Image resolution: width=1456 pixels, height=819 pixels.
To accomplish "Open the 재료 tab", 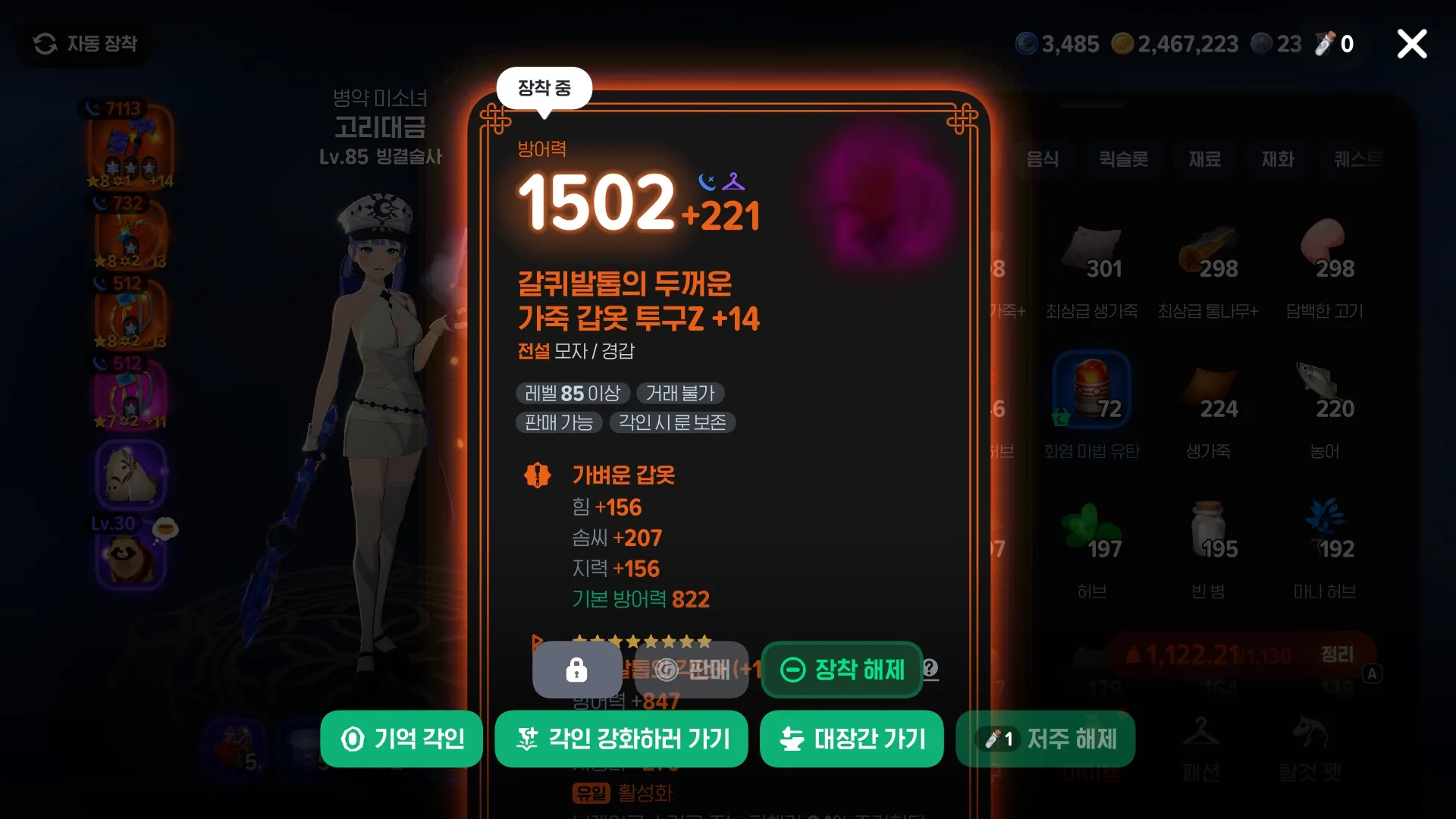I will click(1204, 159).
